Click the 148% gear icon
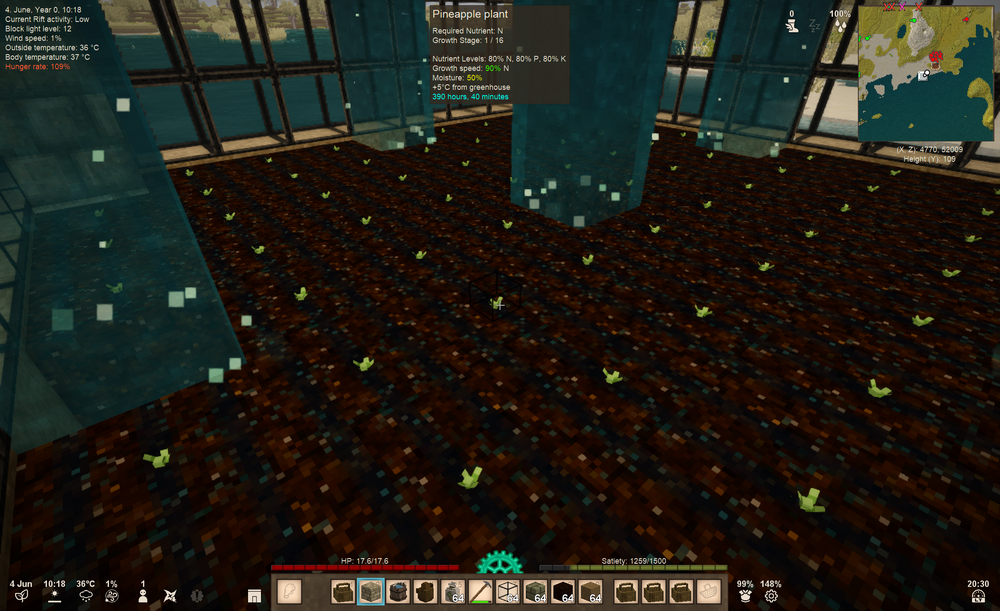 pos(771,596)
